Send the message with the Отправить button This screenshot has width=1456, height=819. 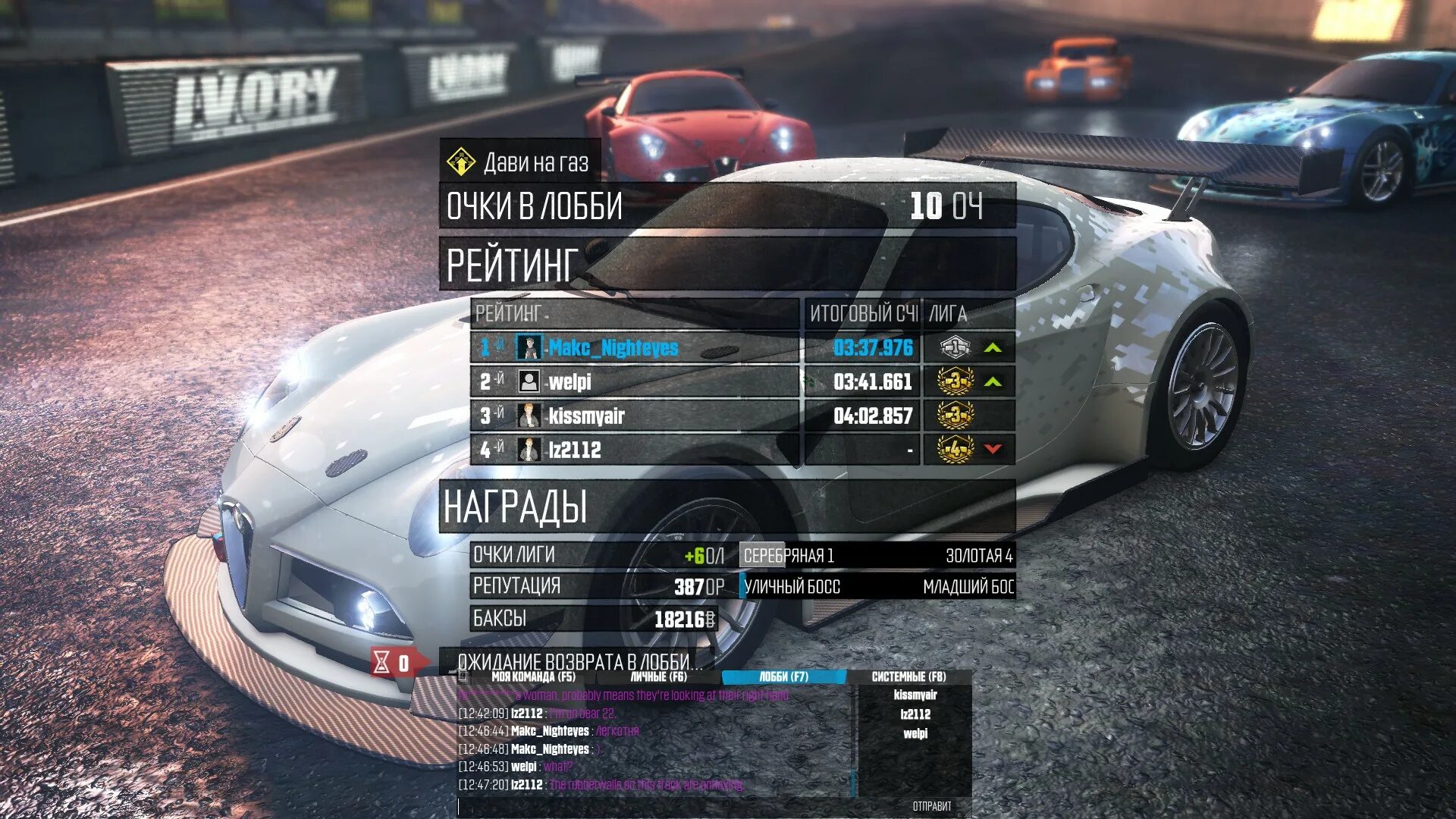[x=931, y=807]
